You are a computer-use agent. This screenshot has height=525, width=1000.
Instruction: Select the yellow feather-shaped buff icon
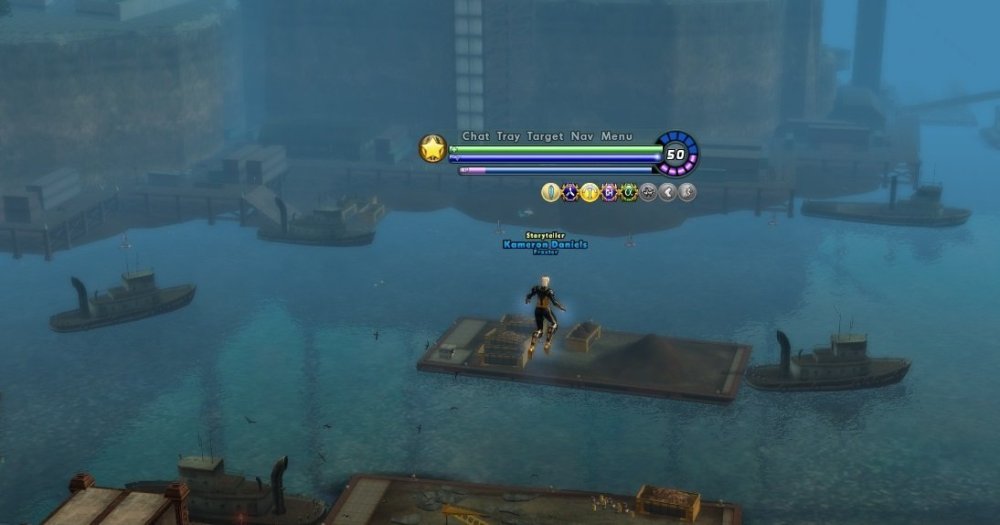[550, 192]
